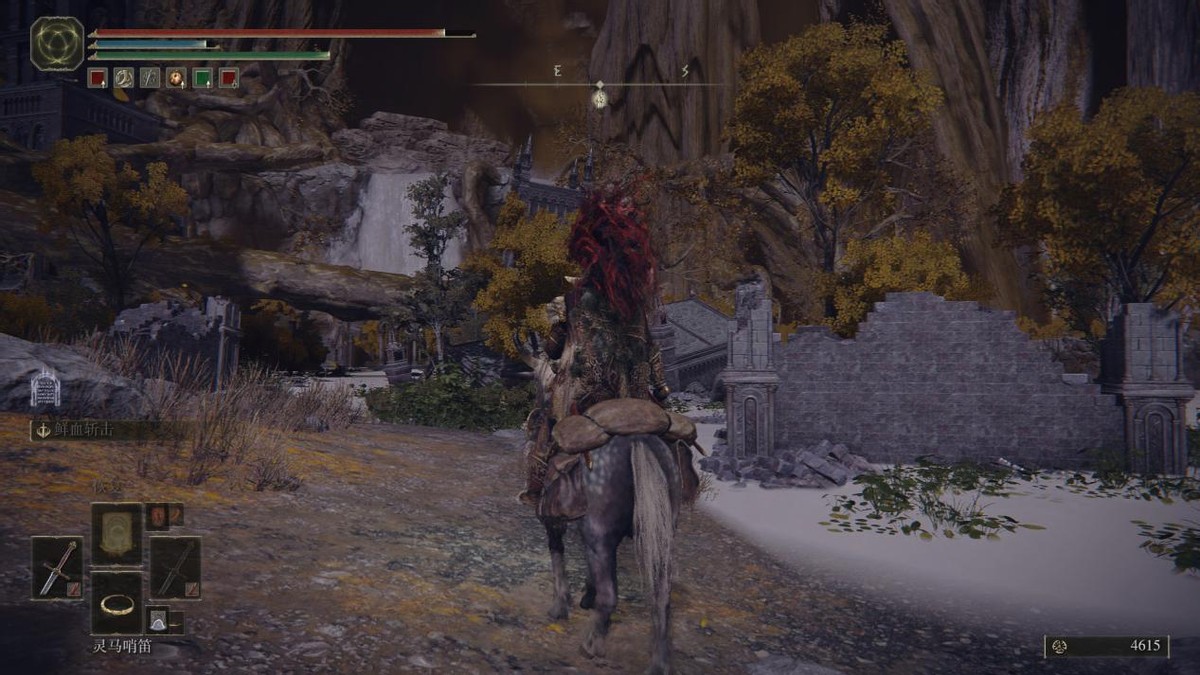Select the right-hand dark sword slot
This screenshot has width=1200, height=675.
(175, 568)
